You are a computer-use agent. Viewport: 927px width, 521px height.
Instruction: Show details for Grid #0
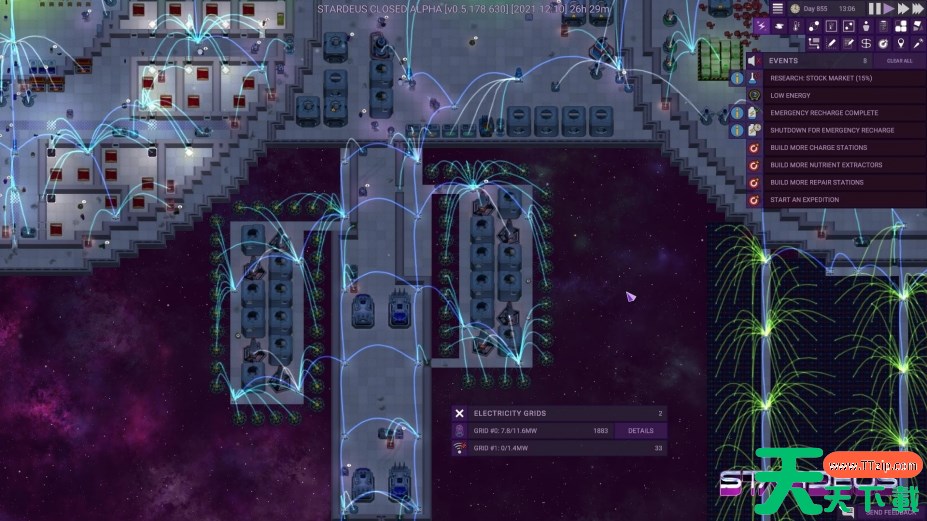pyautogui.click(x=640, y=431)
